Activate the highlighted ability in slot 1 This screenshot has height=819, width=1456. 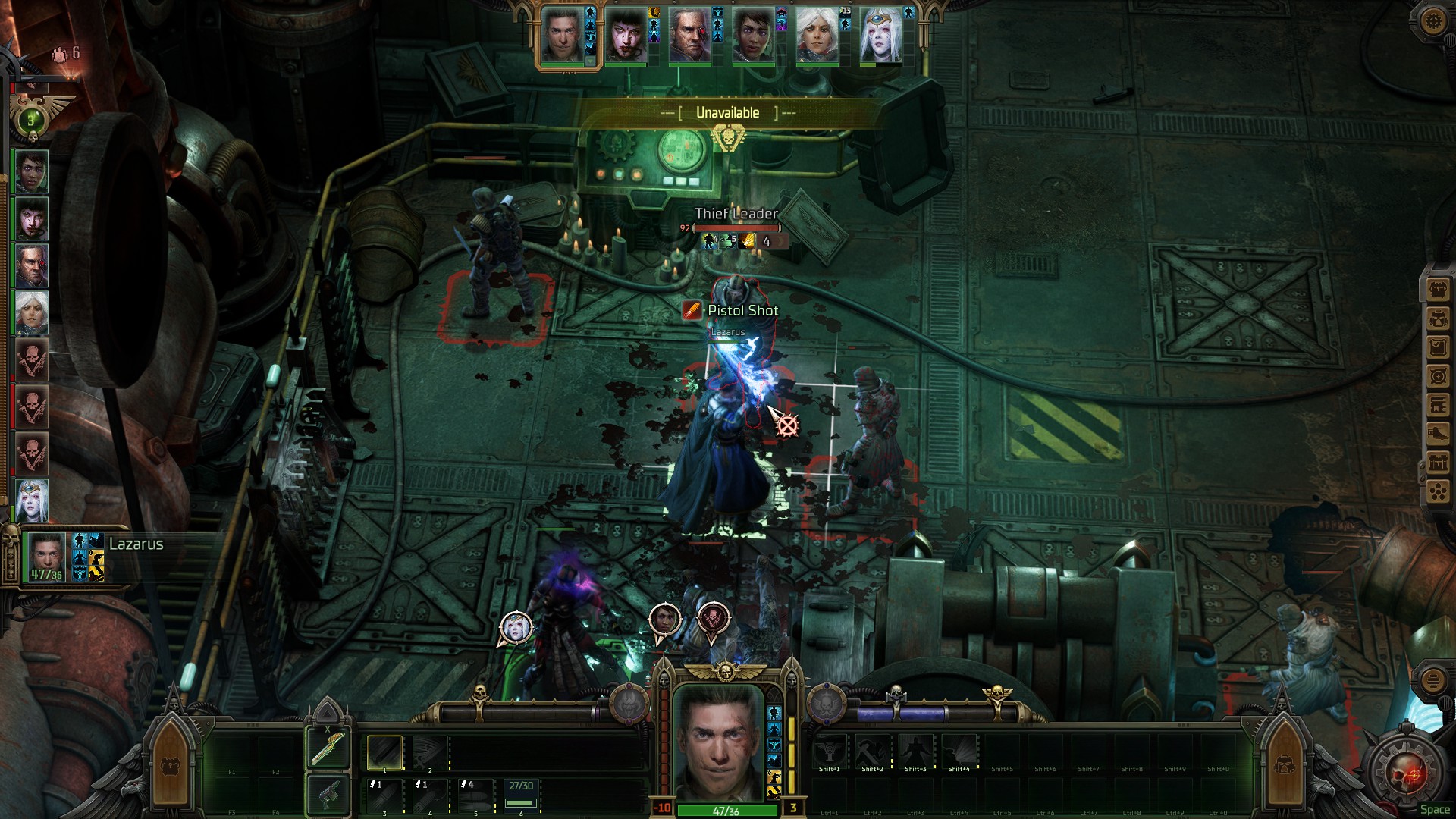384,752
